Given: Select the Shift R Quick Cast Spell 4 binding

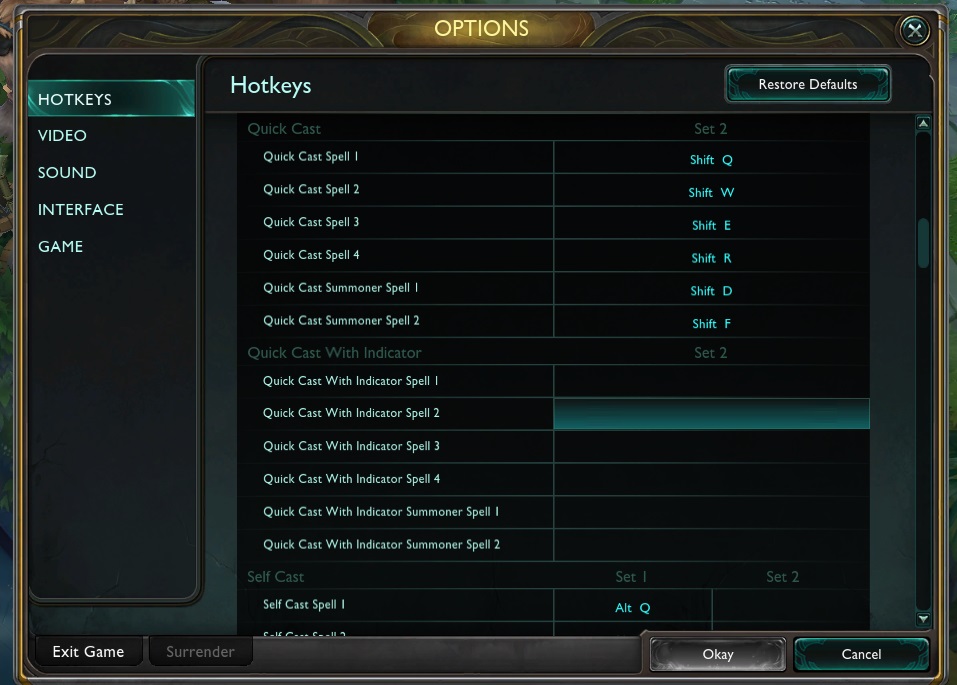Looking at the screenshot, I should (711, 258).
